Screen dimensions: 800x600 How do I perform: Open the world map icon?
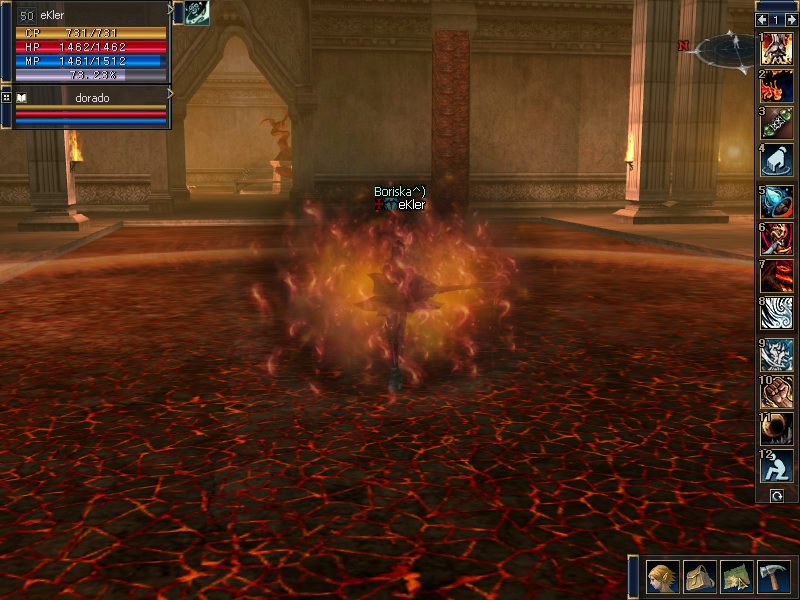[736, 577]
